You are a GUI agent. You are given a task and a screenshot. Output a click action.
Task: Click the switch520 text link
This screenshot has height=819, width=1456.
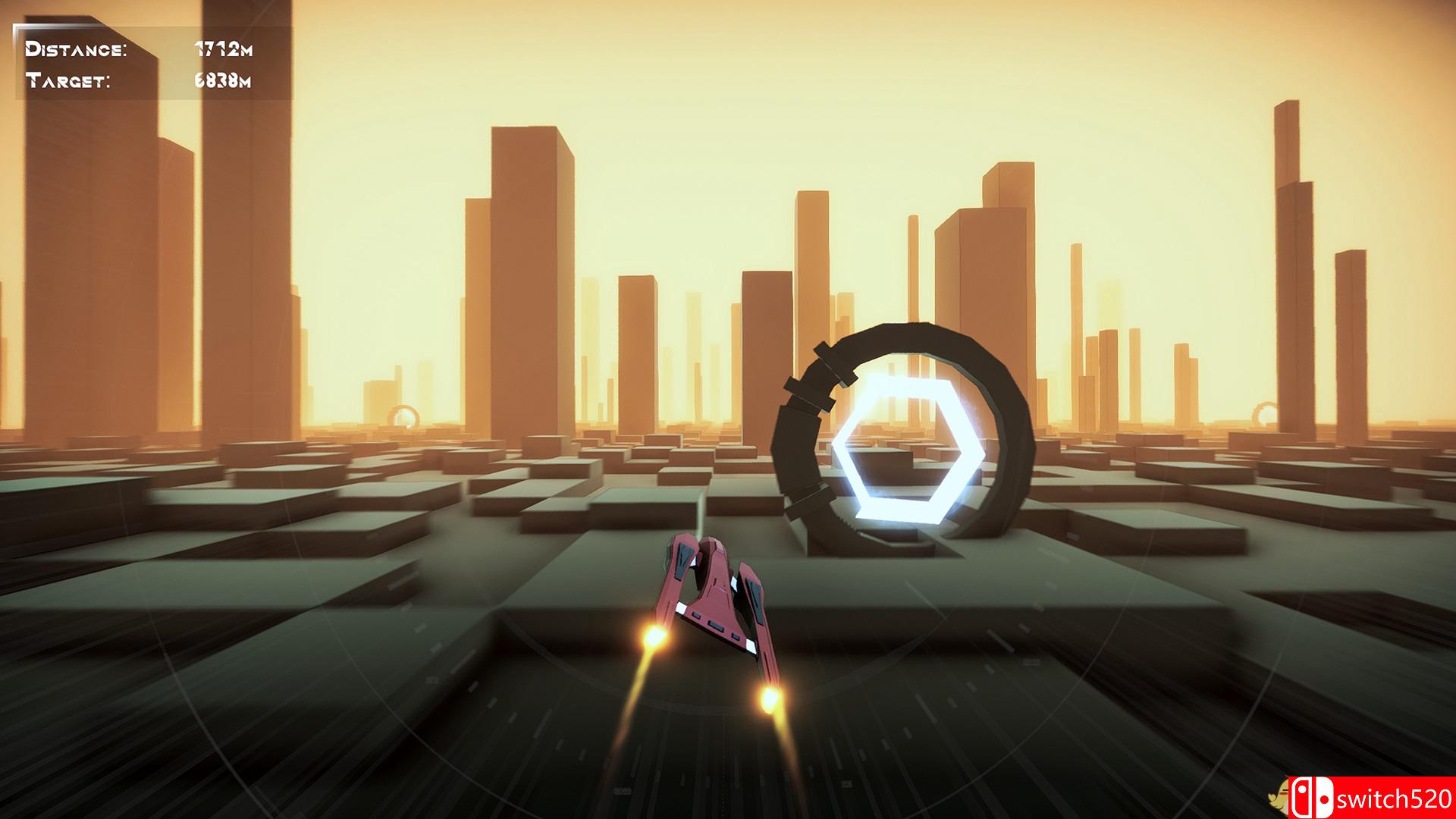tap(1395, 800)
